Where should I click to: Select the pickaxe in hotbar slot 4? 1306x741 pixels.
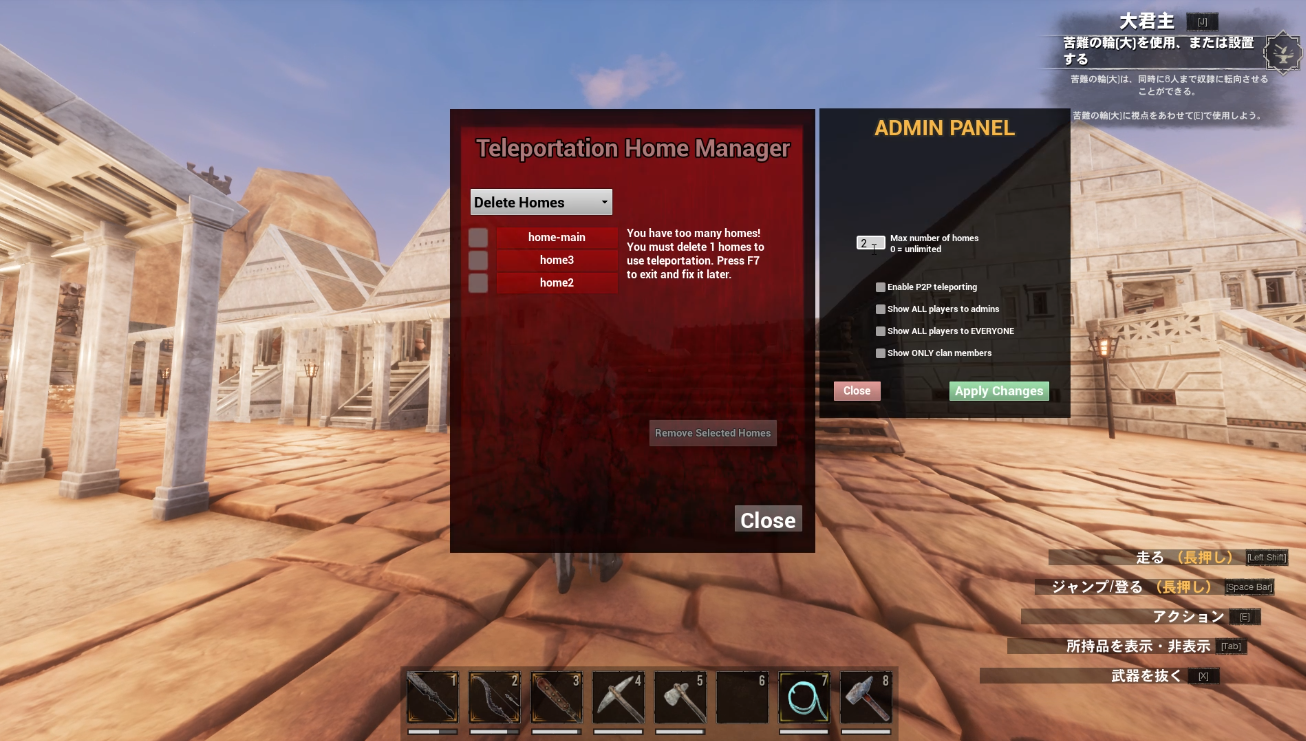(618, 698)
